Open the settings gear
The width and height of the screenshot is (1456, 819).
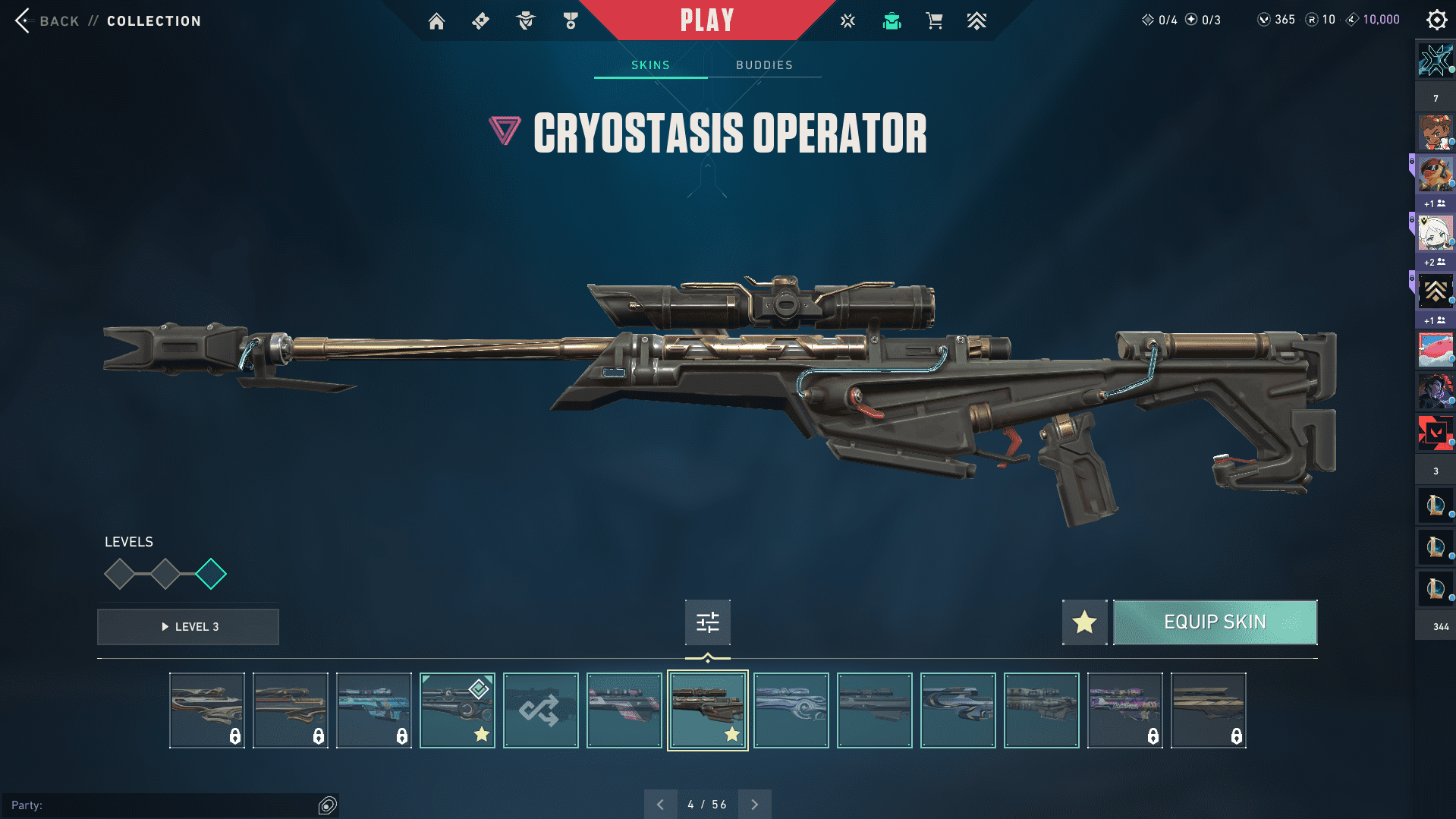pyautogui.click(x=1436, y=20)
